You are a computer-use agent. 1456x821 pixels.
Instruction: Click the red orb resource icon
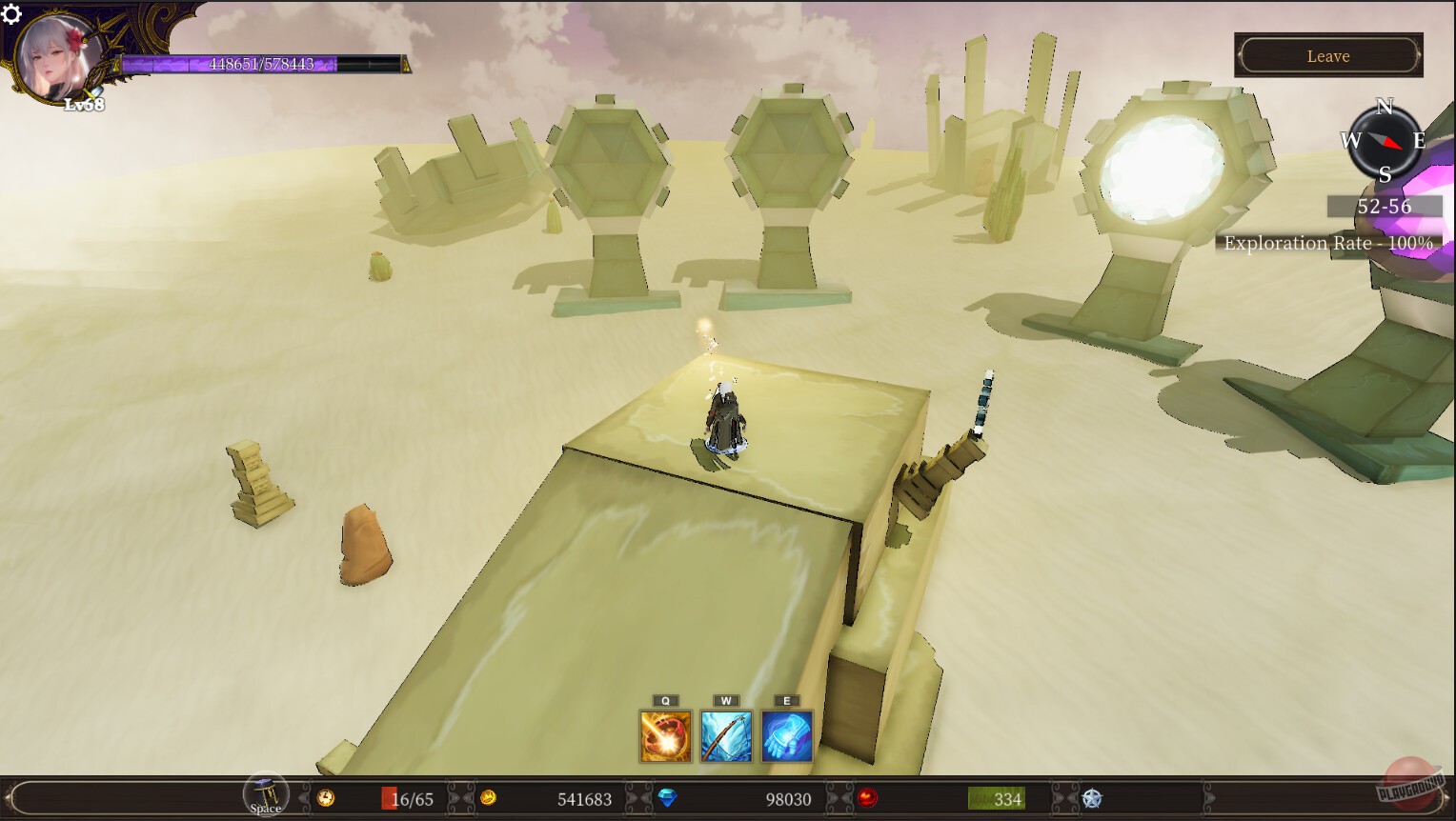866,799
